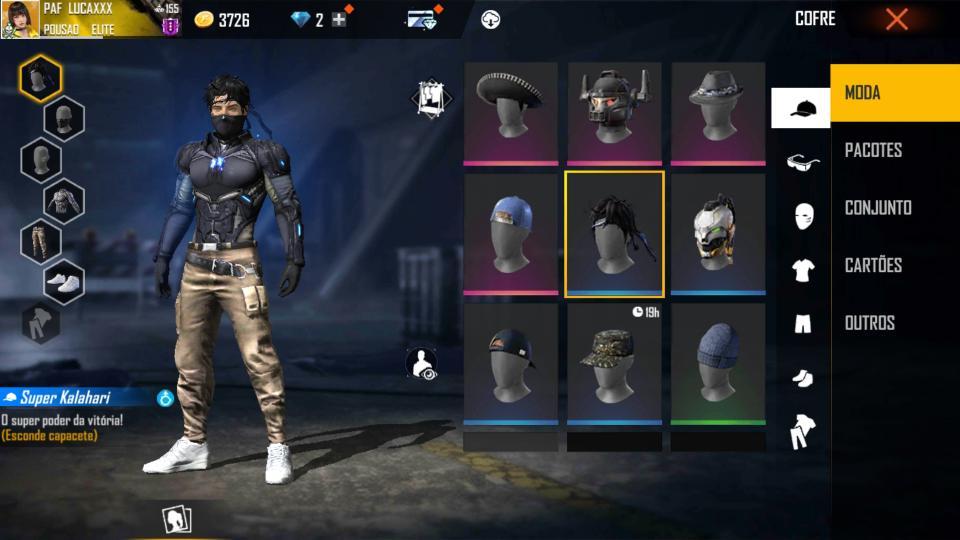Screen dimensions: 960x540
Task: Select the gray fedora hat item
Action: pos(717,111)
